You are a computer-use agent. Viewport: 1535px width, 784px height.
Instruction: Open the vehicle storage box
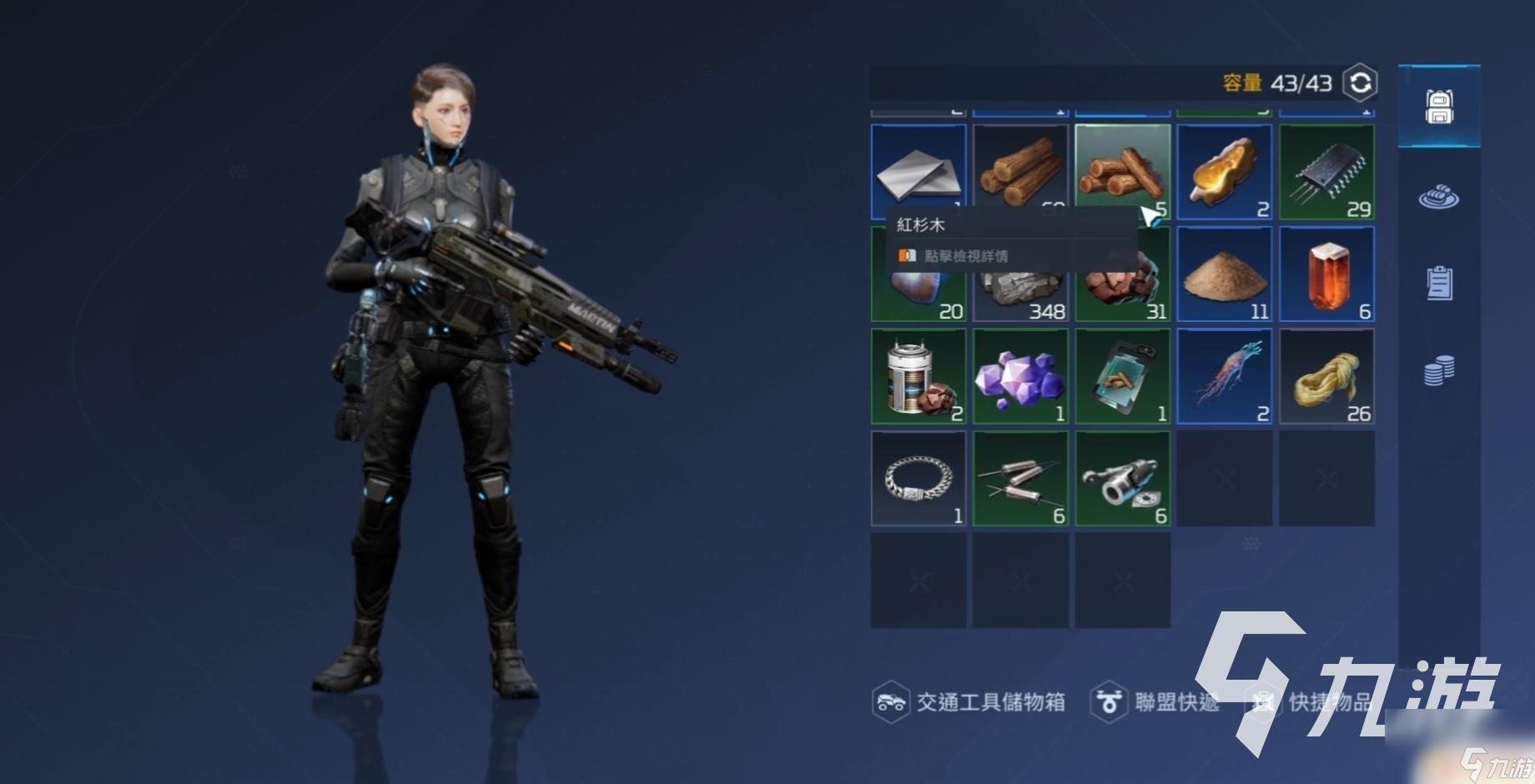tap(969, 702)
